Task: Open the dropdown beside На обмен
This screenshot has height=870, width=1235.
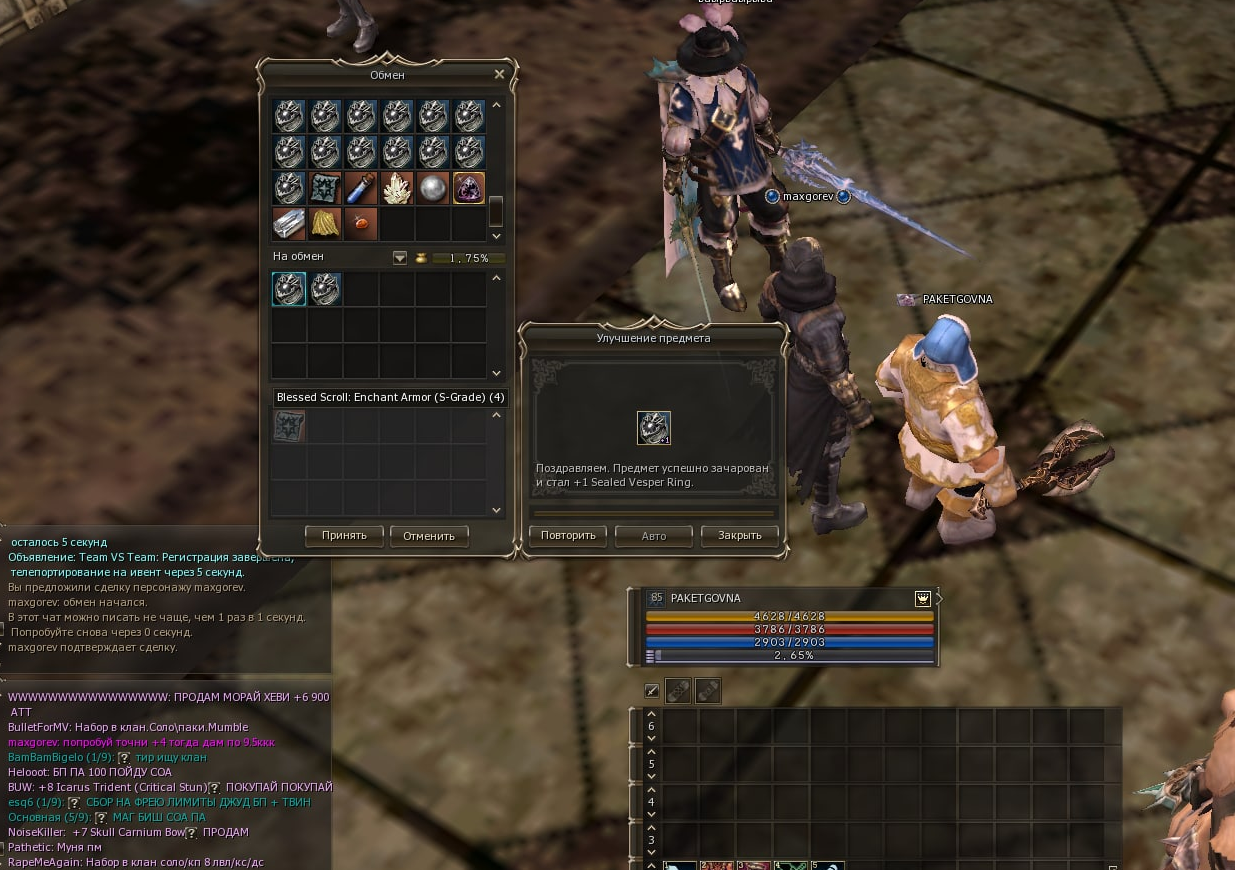Action: tap(400, 258)
